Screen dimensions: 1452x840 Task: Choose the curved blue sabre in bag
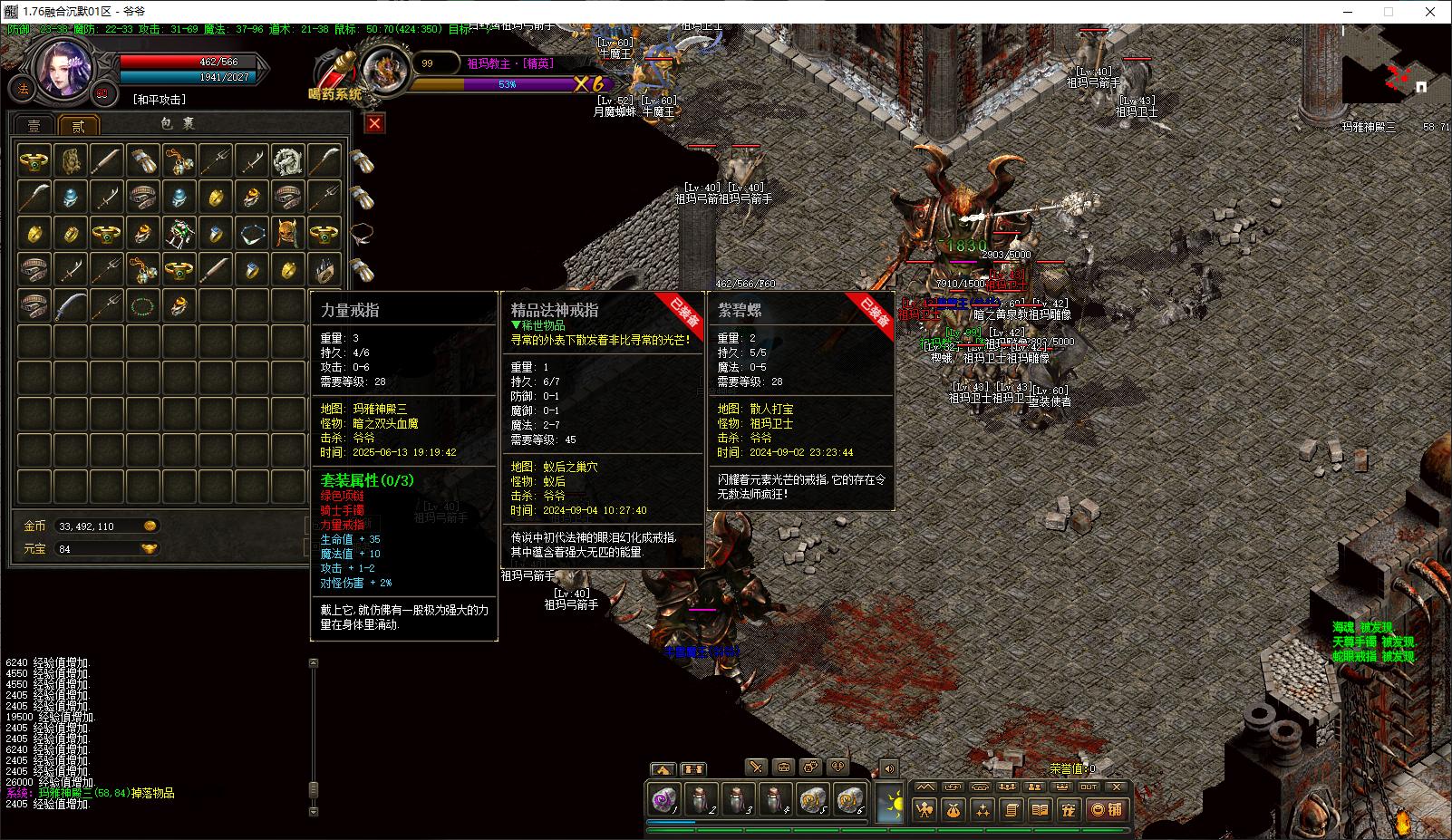click(x=70, y=305)
